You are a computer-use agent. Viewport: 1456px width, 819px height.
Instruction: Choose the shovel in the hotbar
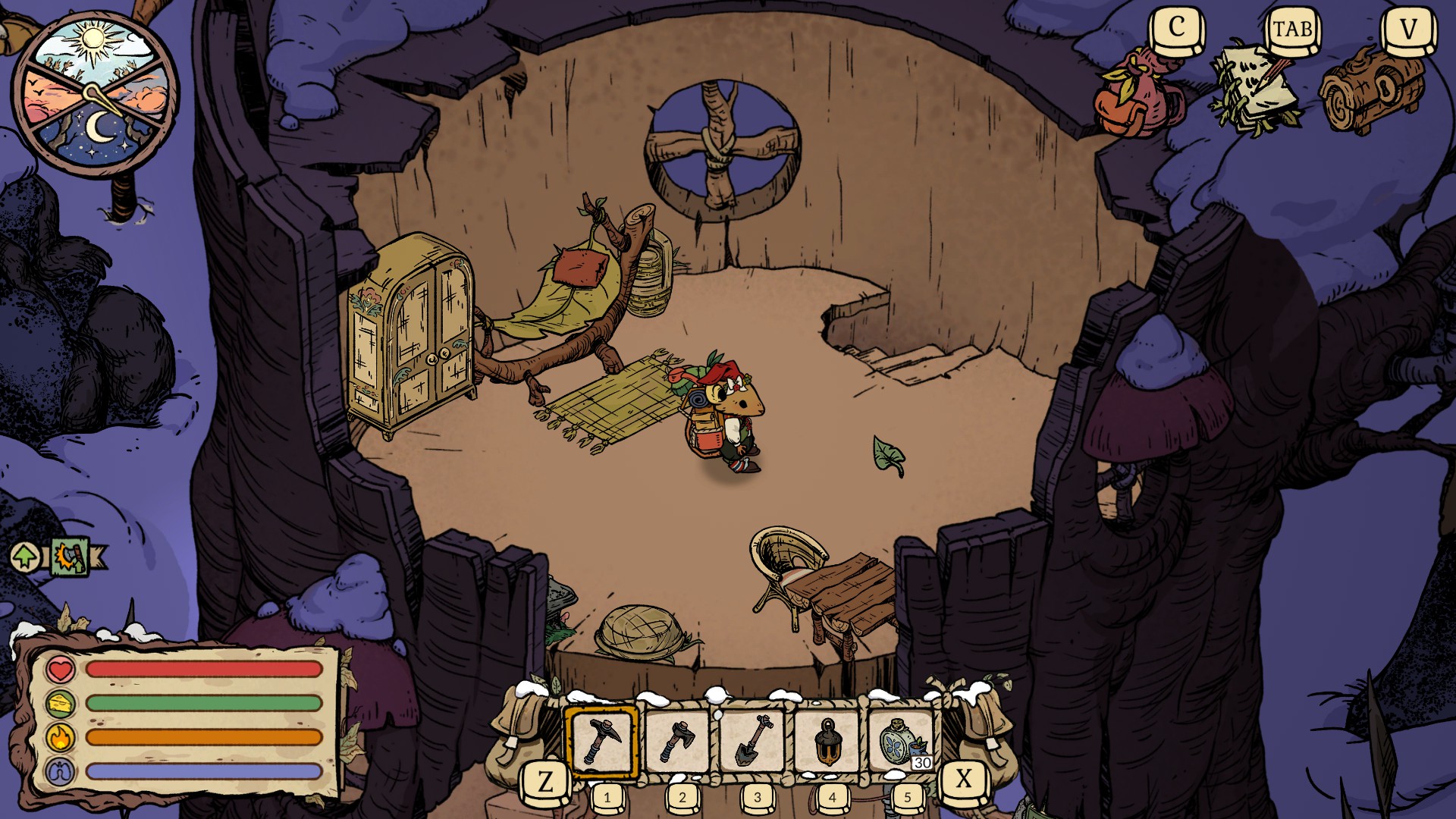coord(752,742)
